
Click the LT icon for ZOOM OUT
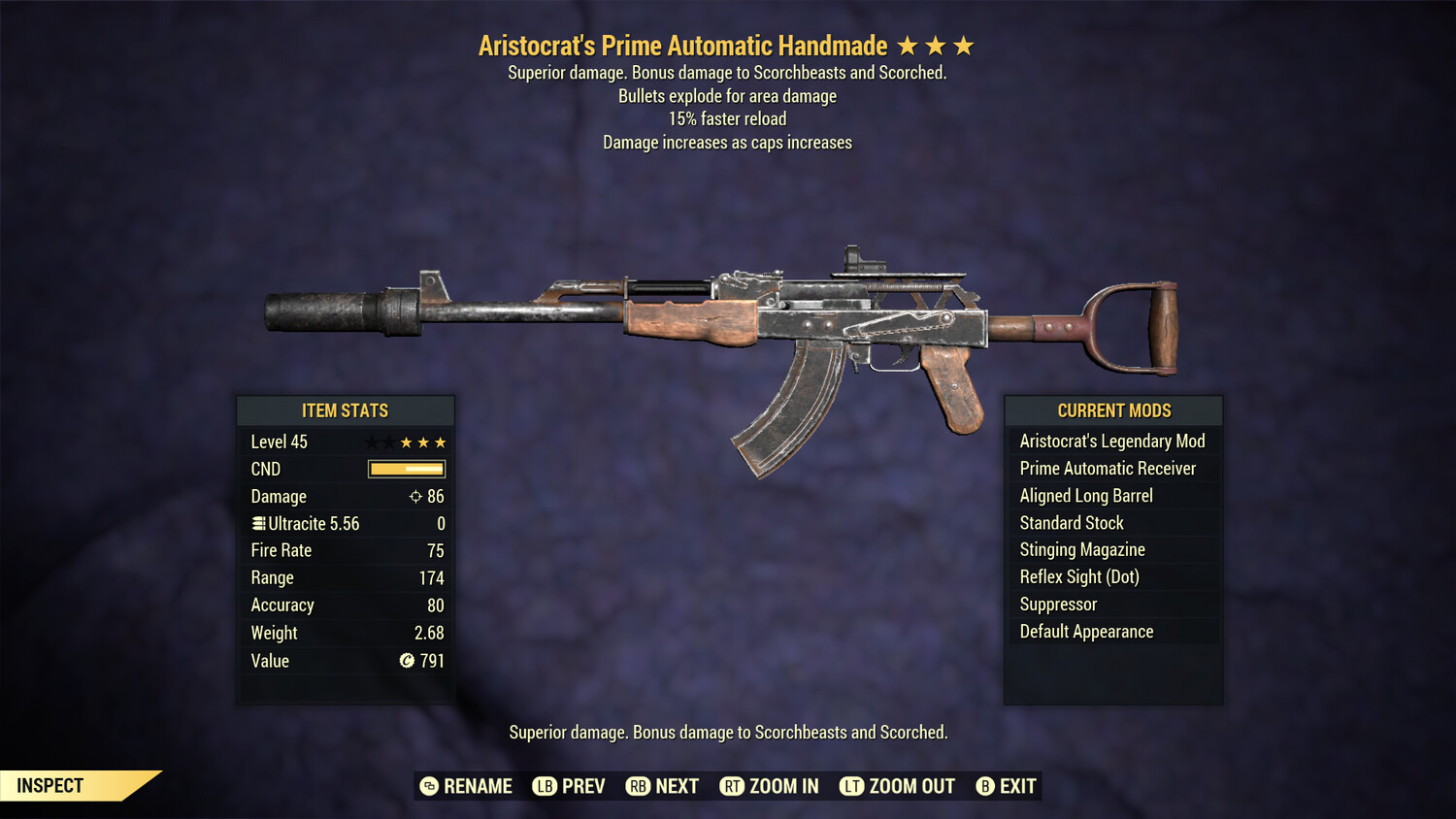point(851,786)
